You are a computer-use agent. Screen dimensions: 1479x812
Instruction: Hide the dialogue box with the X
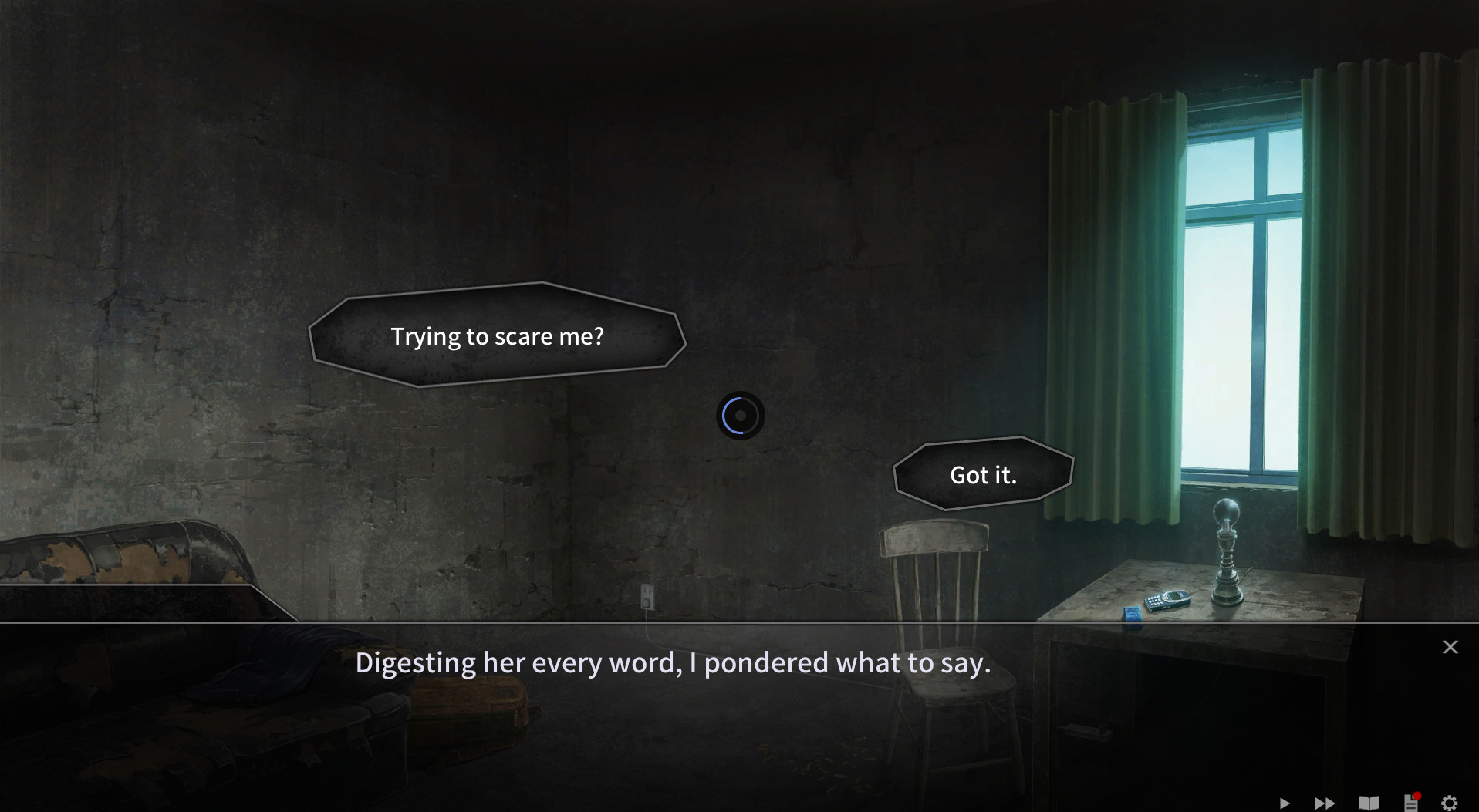click(1450, 647)
